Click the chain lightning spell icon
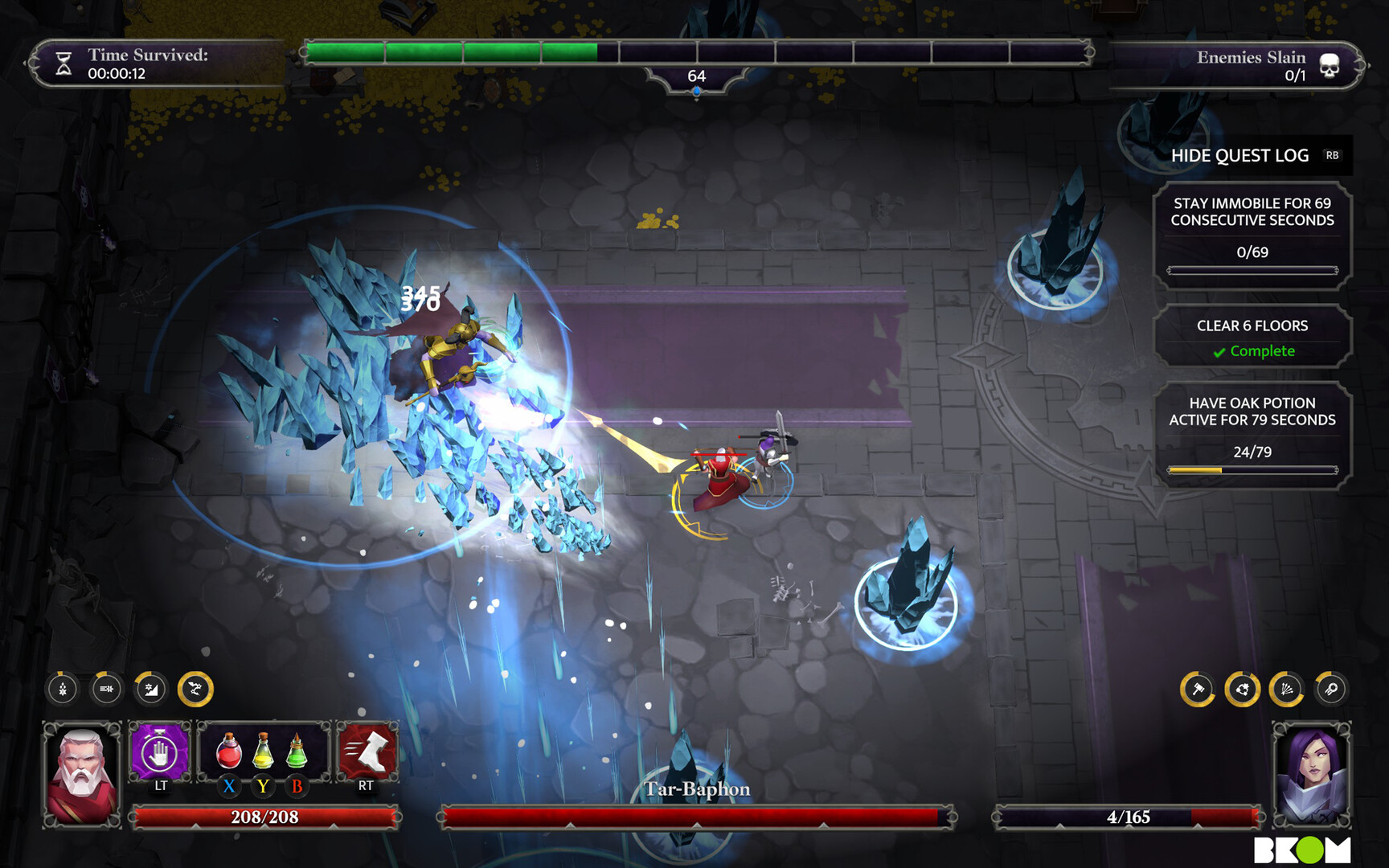The image size is (1389, 868). pyautogui.click(x=195, y=689)
